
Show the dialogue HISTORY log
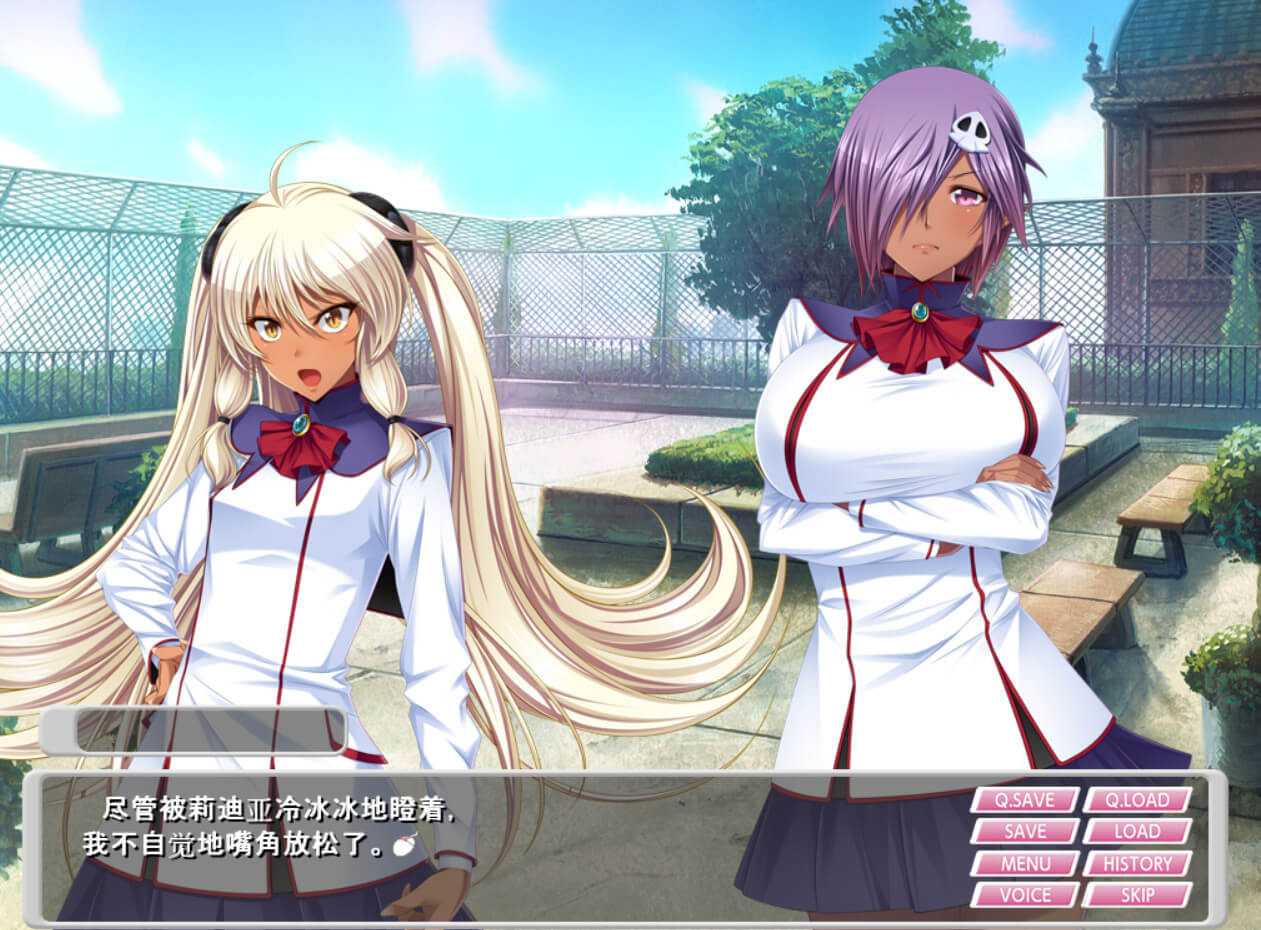coord(1137,863)
